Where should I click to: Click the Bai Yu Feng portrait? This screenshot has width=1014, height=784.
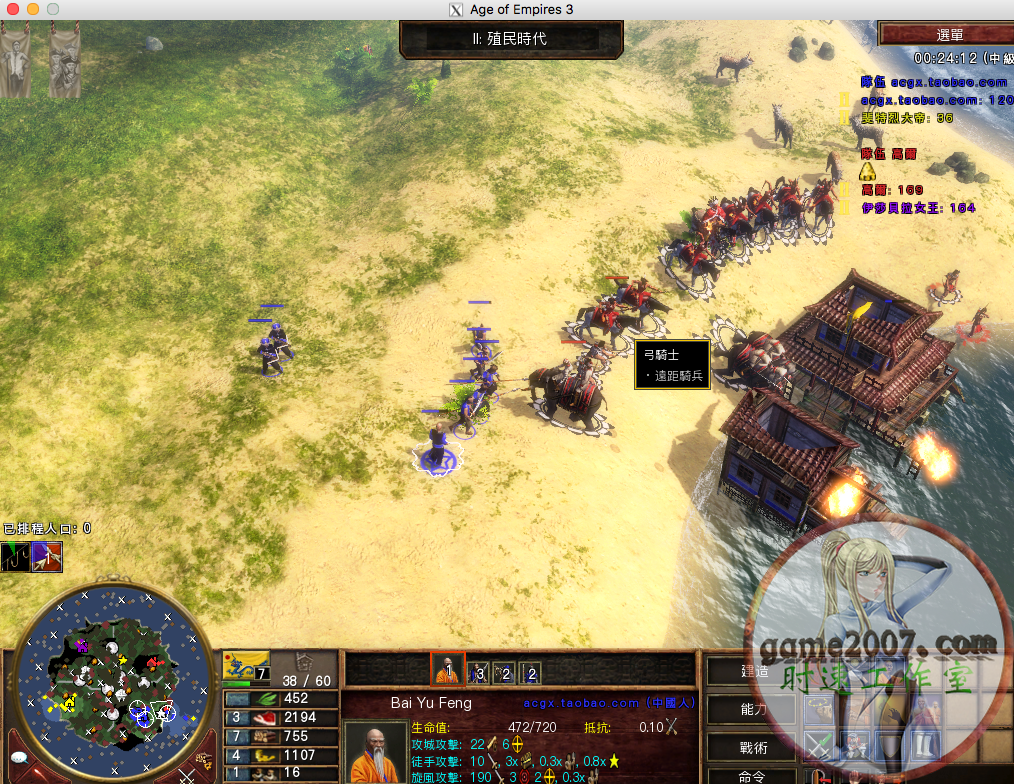click(375, 752)
